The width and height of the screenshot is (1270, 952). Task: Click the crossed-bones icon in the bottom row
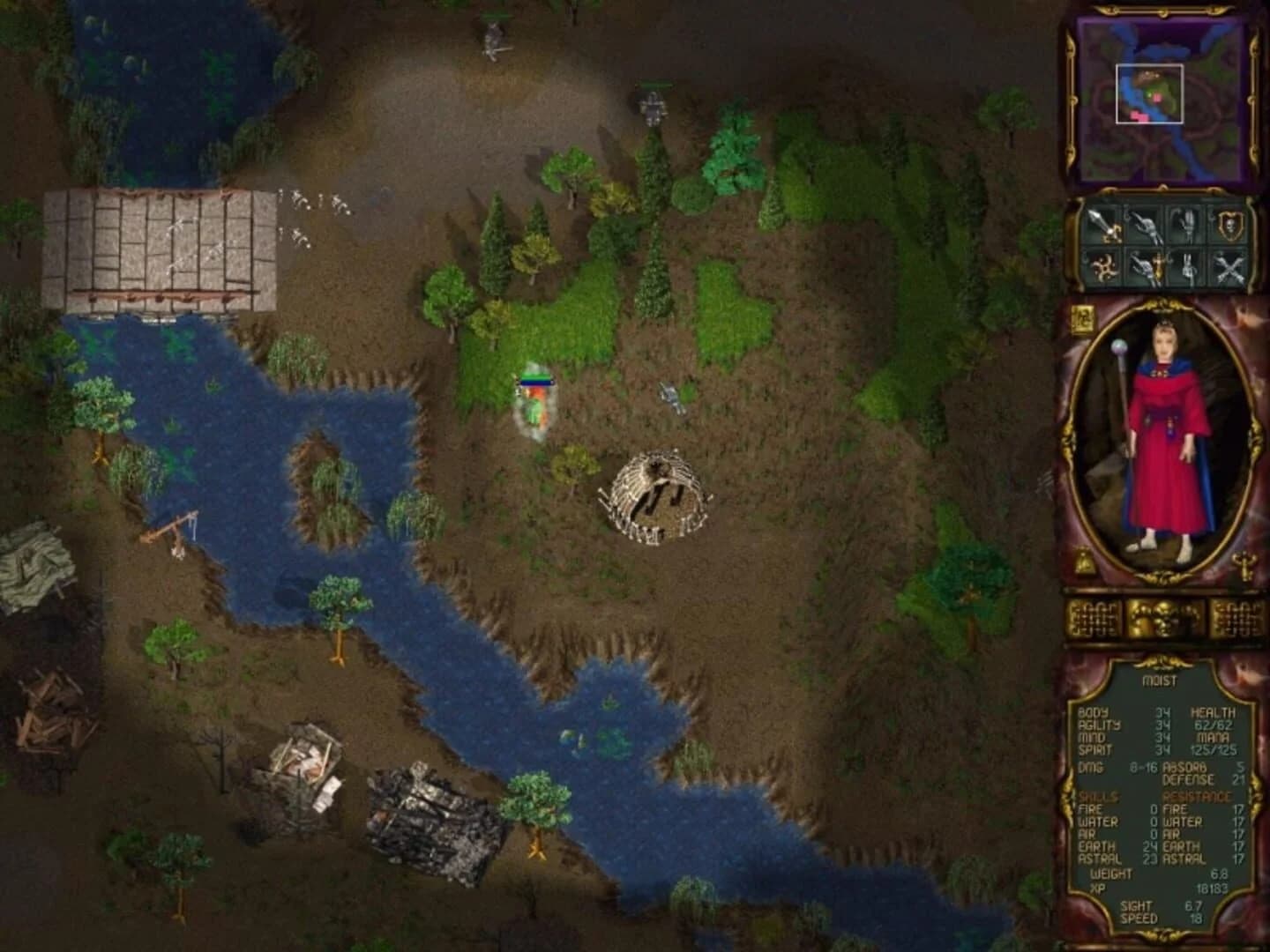[x=1229, y=267]
